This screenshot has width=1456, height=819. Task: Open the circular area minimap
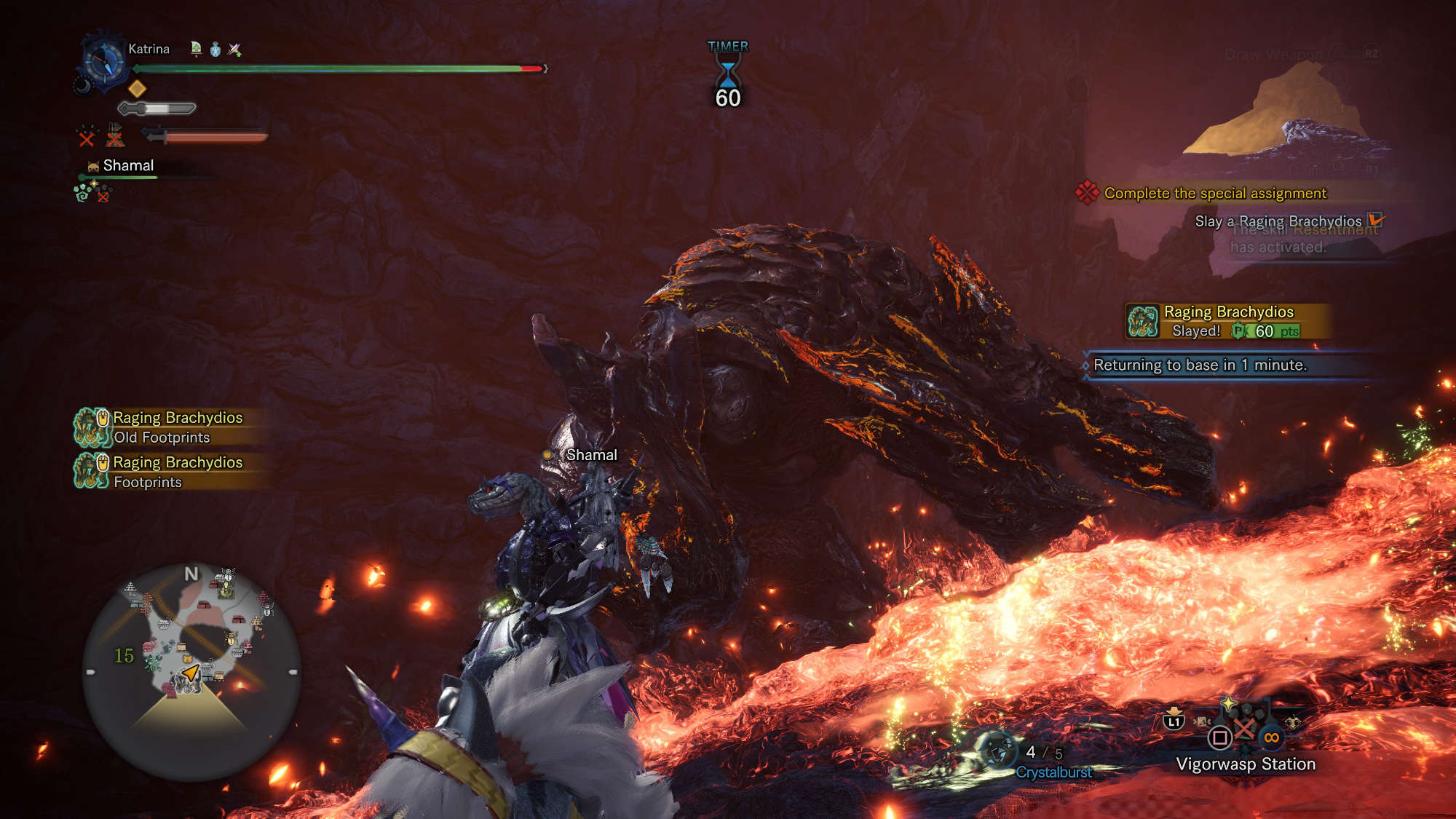click(x=191, y=671)
